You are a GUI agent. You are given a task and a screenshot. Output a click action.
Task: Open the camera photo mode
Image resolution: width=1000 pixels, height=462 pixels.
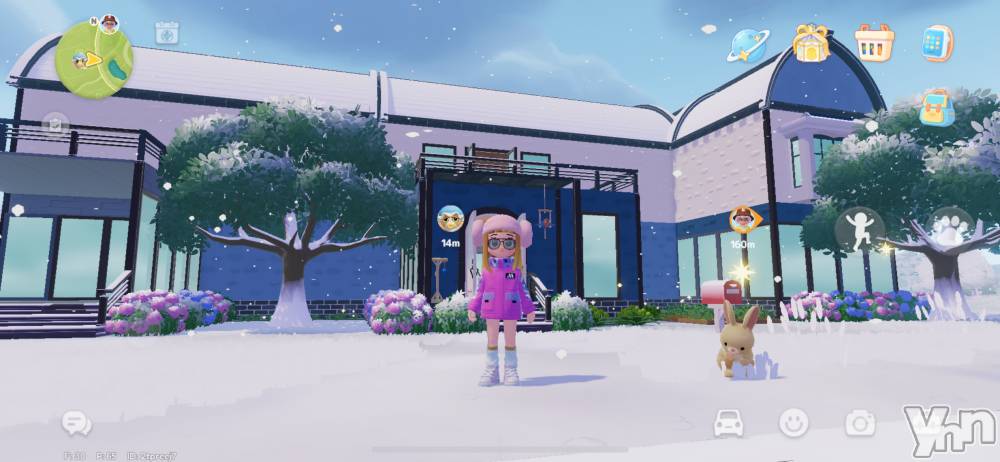click(859, 423)
